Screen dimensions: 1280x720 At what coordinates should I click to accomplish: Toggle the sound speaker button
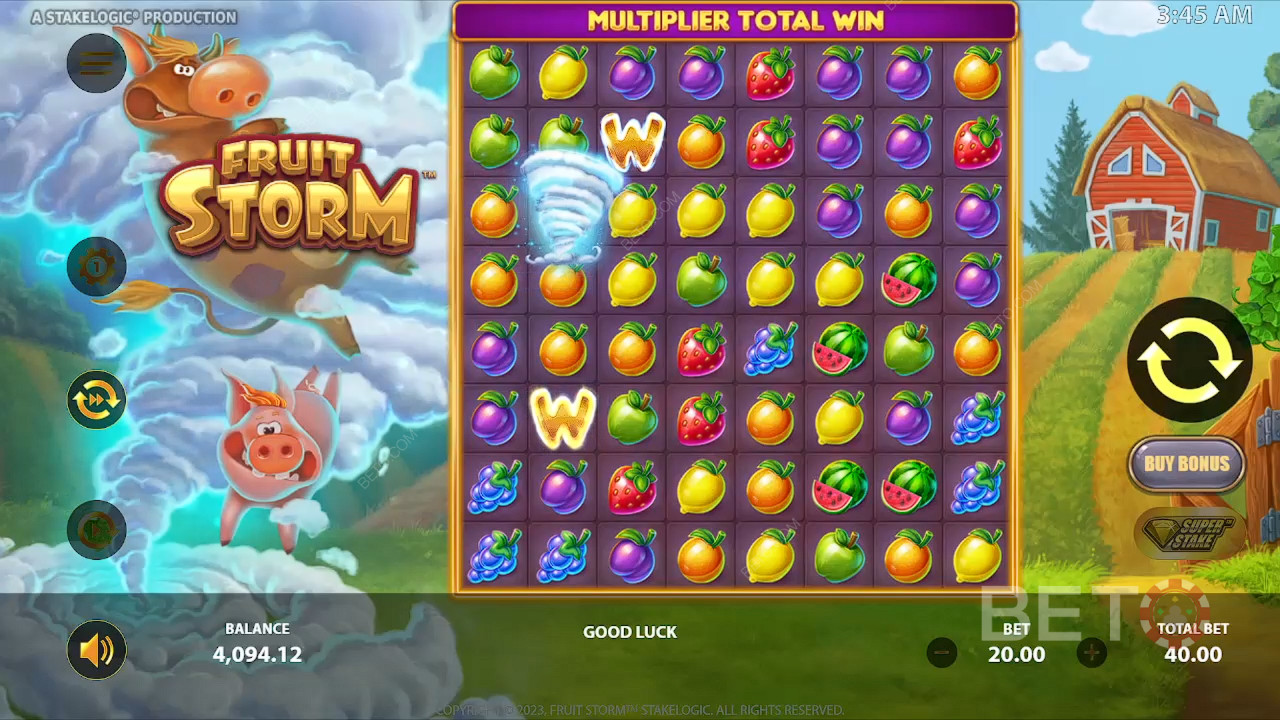tap(96, 651)
